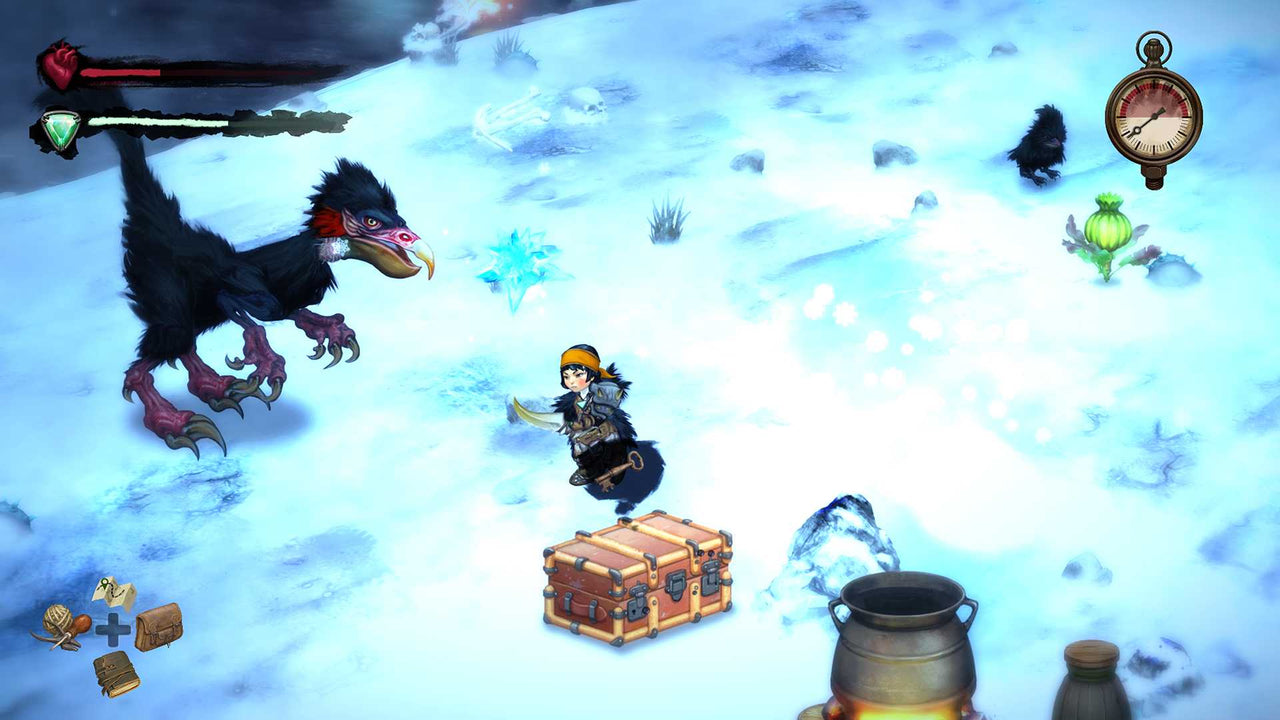
Task: Click the blue plus d-pad icon
Action: pyautogui.click(x=111, y=631)
